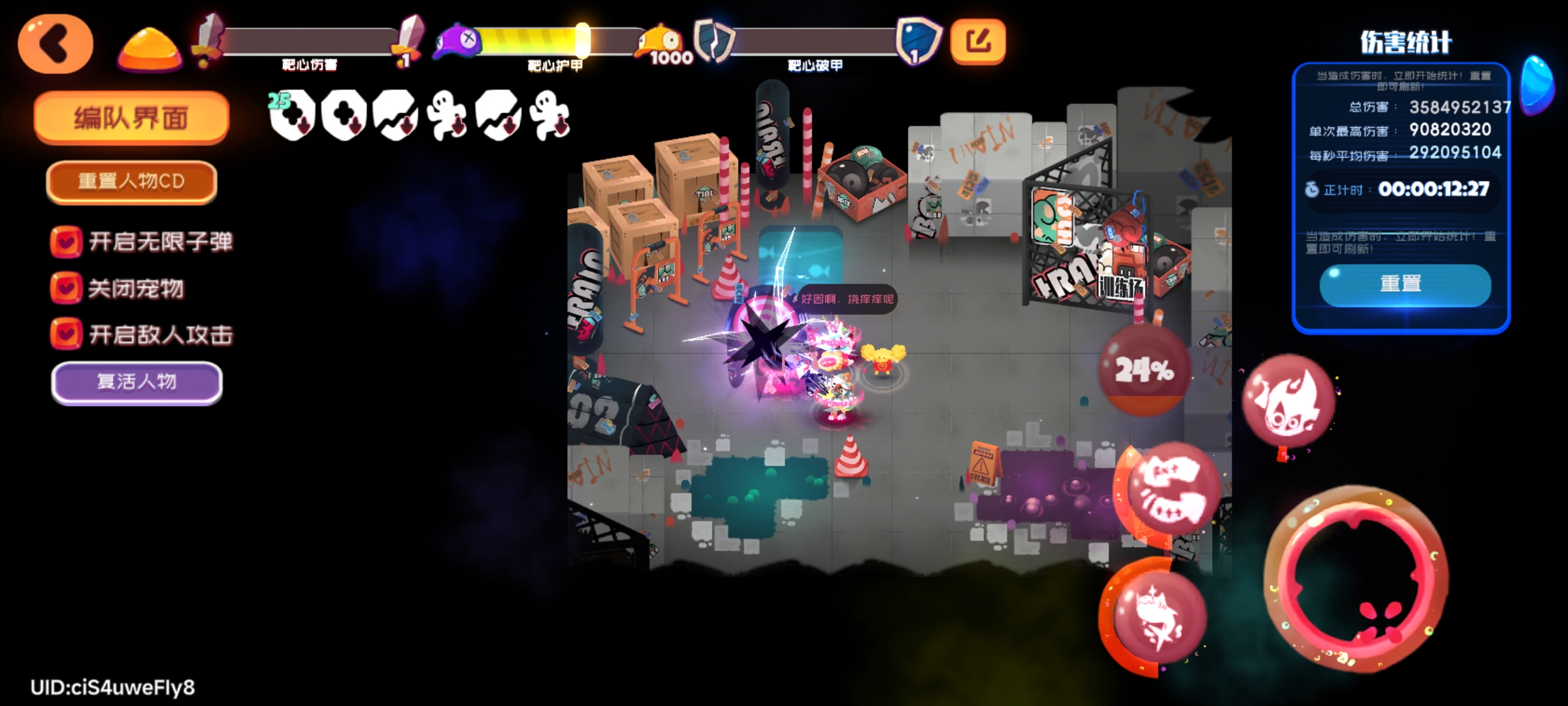The image size is (1568, 706).
Task: Toggle the 关闭宠物 checkbox
Action: coord(66,288)
